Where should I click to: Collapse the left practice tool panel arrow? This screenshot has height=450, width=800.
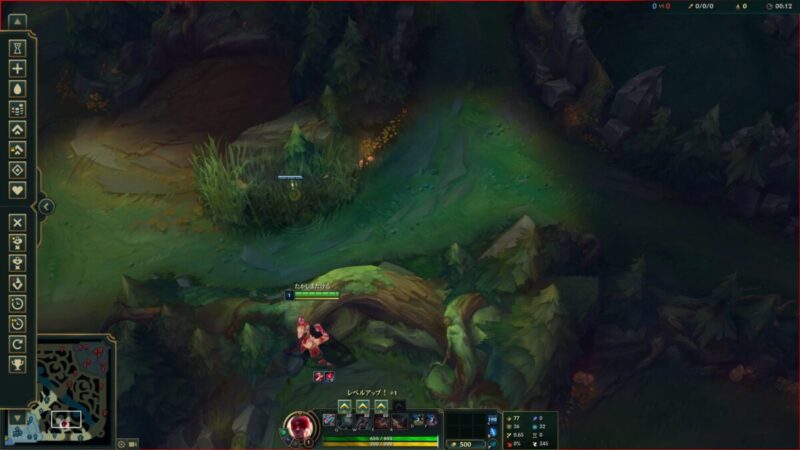46,207
